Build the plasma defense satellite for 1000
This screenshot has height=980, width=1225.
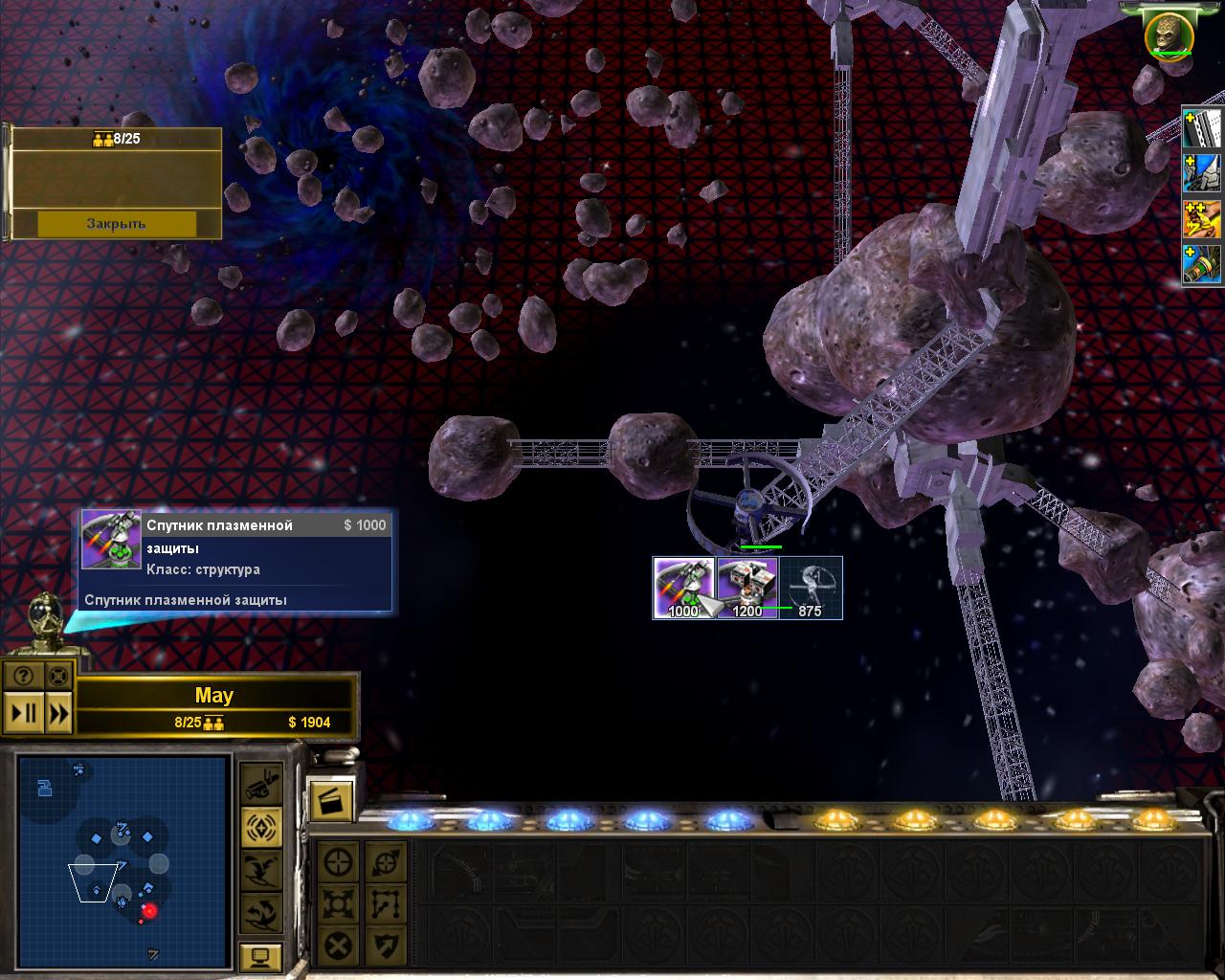[683, 588]
